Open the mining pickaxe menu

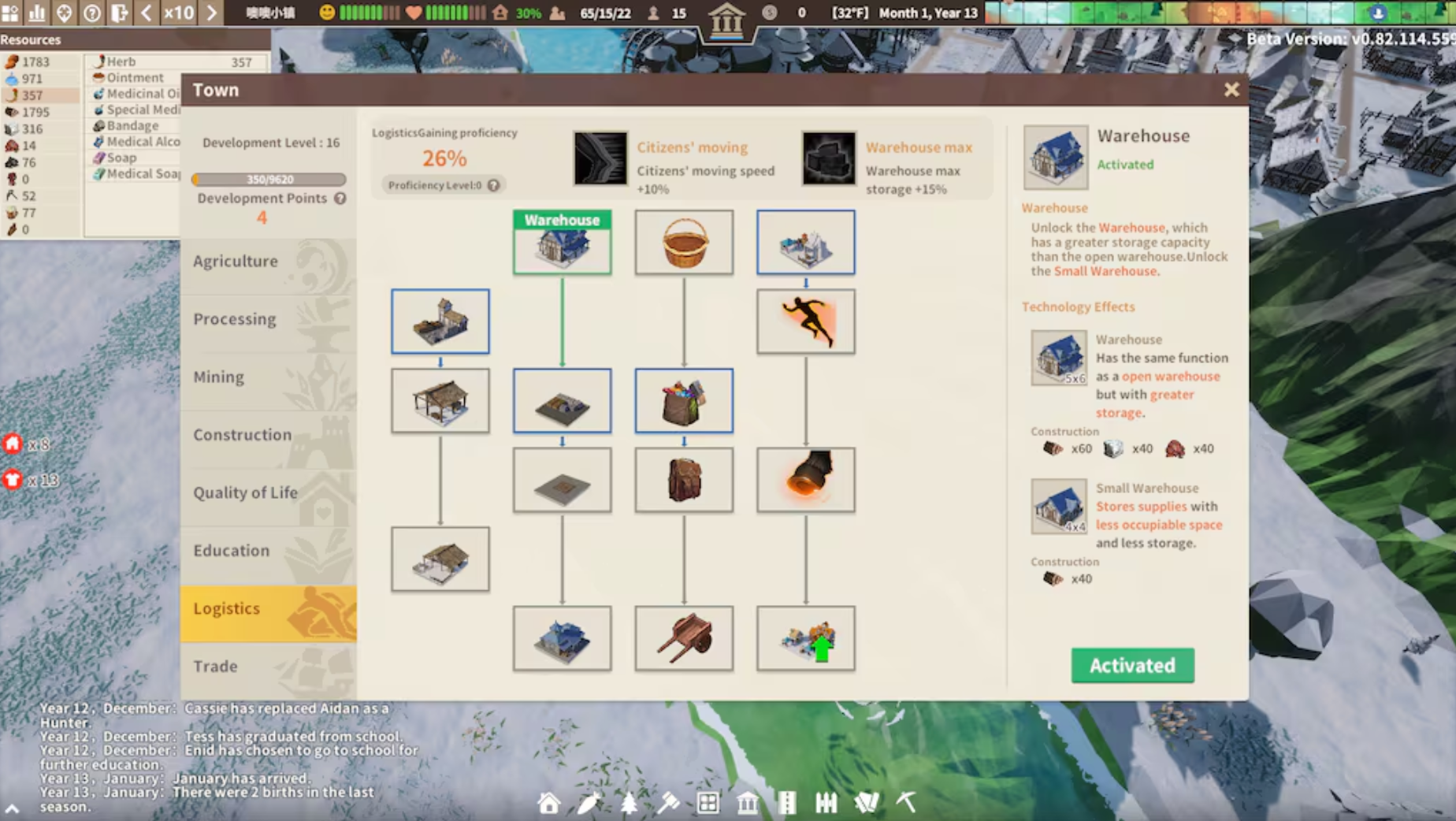point(906,802)
